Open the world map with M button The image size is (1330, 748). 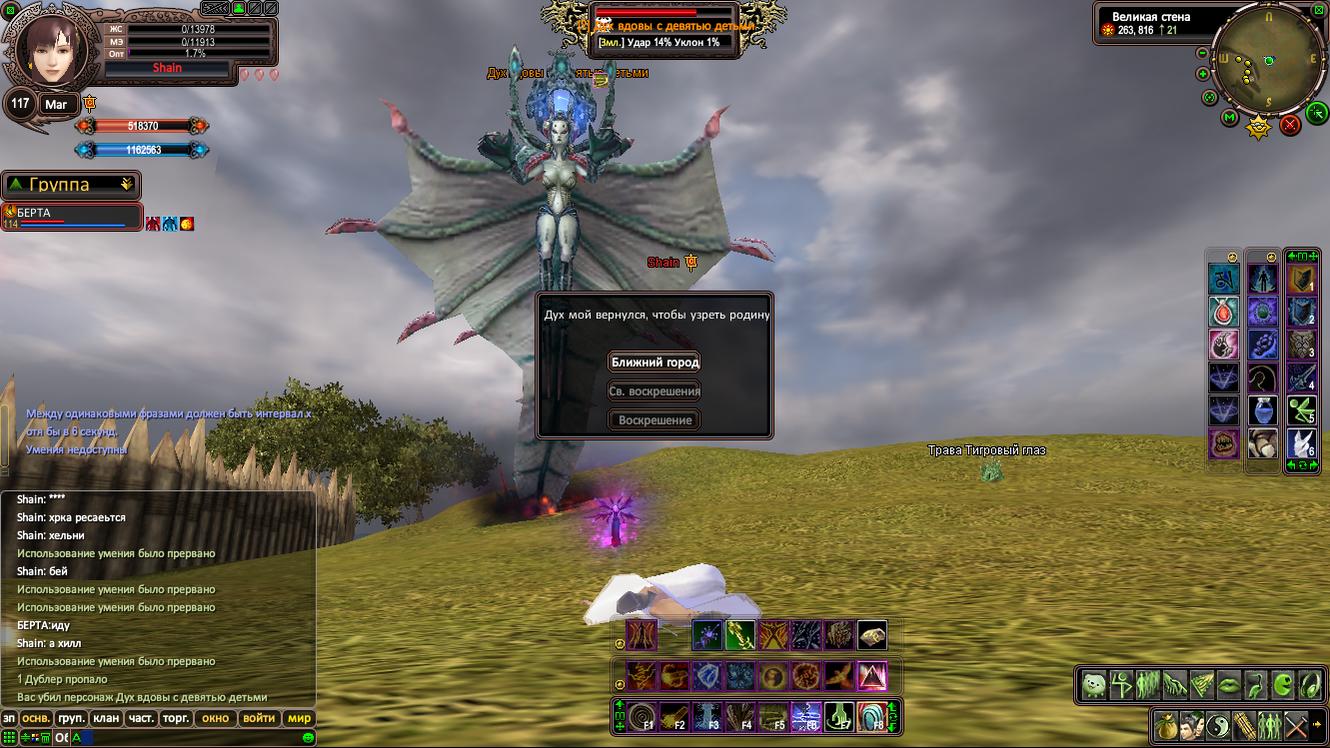coord(1230,118)
